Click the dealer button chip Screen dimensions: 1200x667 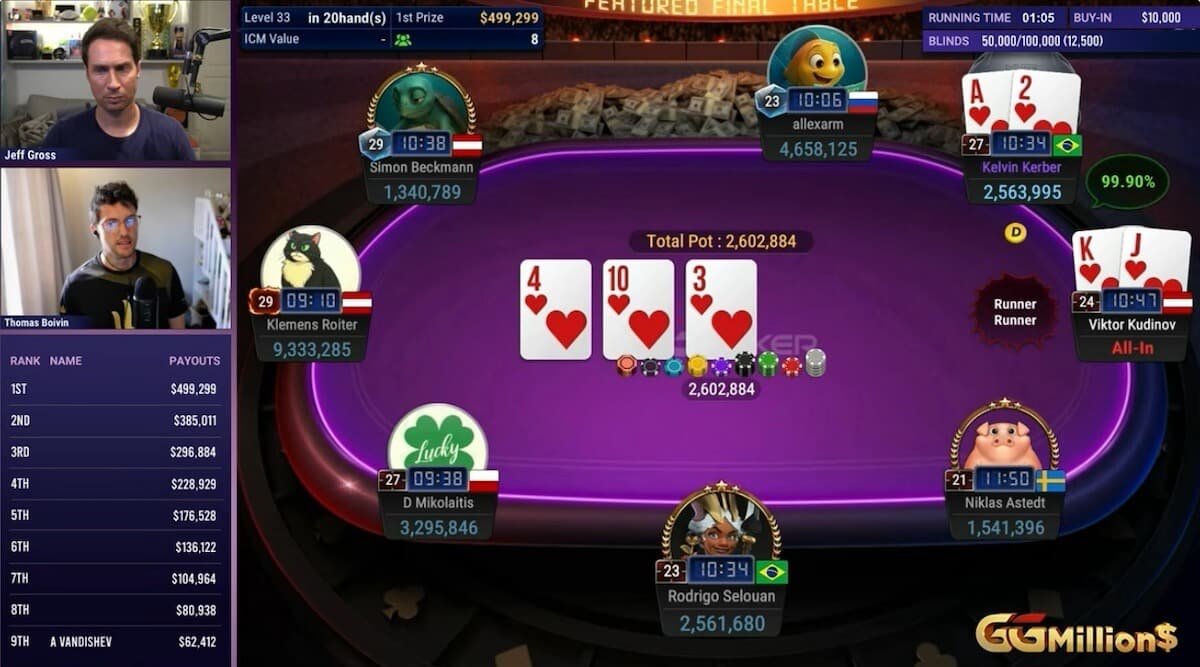(x=1015, y=233)
